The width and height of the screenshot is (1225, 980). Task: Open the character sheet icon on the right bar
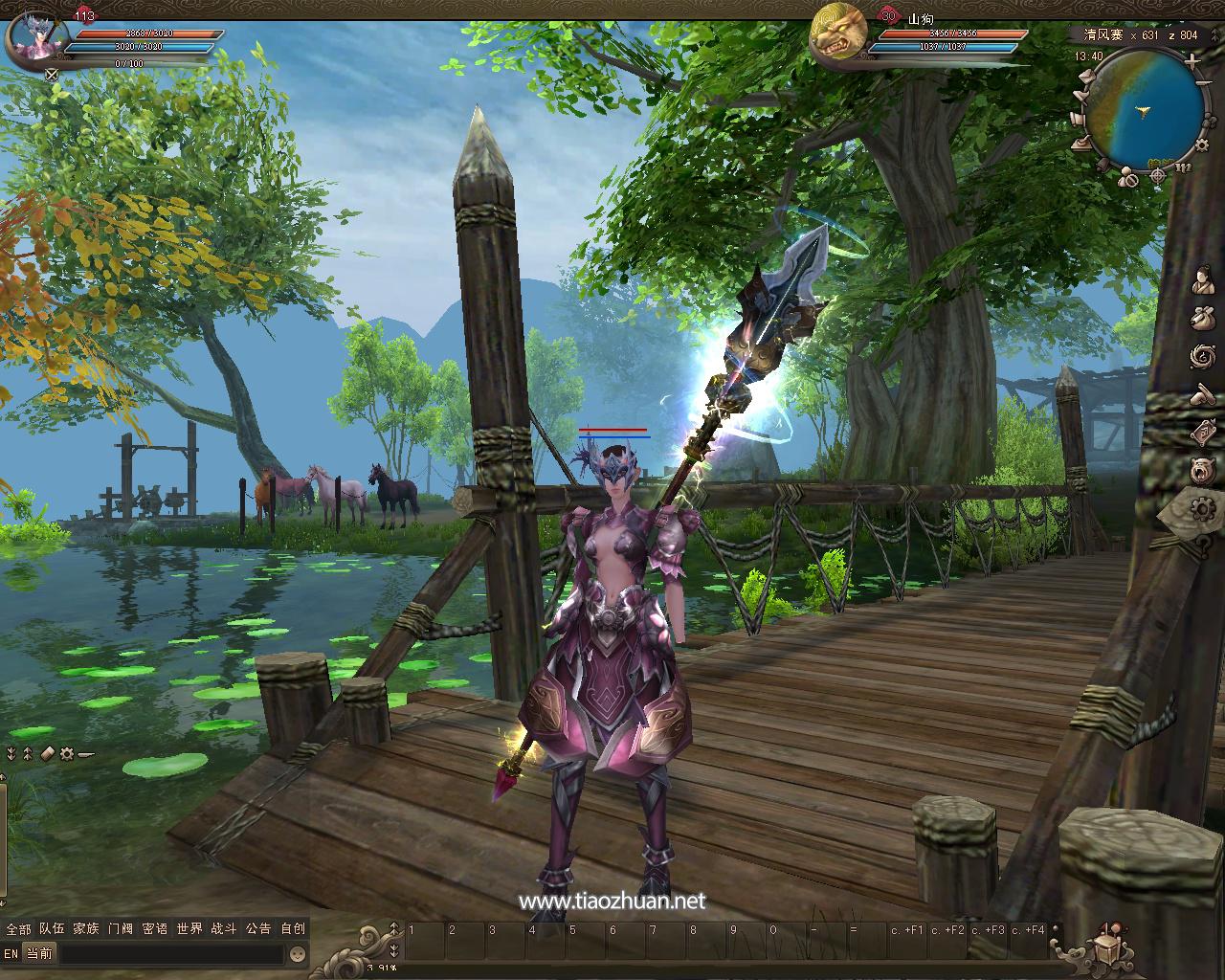tap(1203, 280)
